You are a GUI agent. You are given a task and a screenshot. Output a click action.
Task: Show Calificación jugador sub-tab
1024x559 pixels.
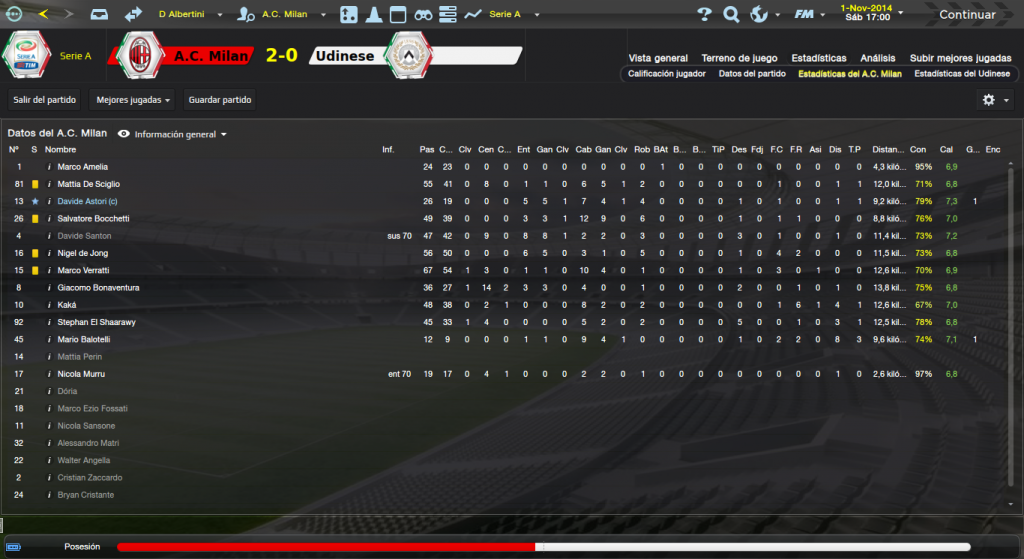click(x=667, y=74)
